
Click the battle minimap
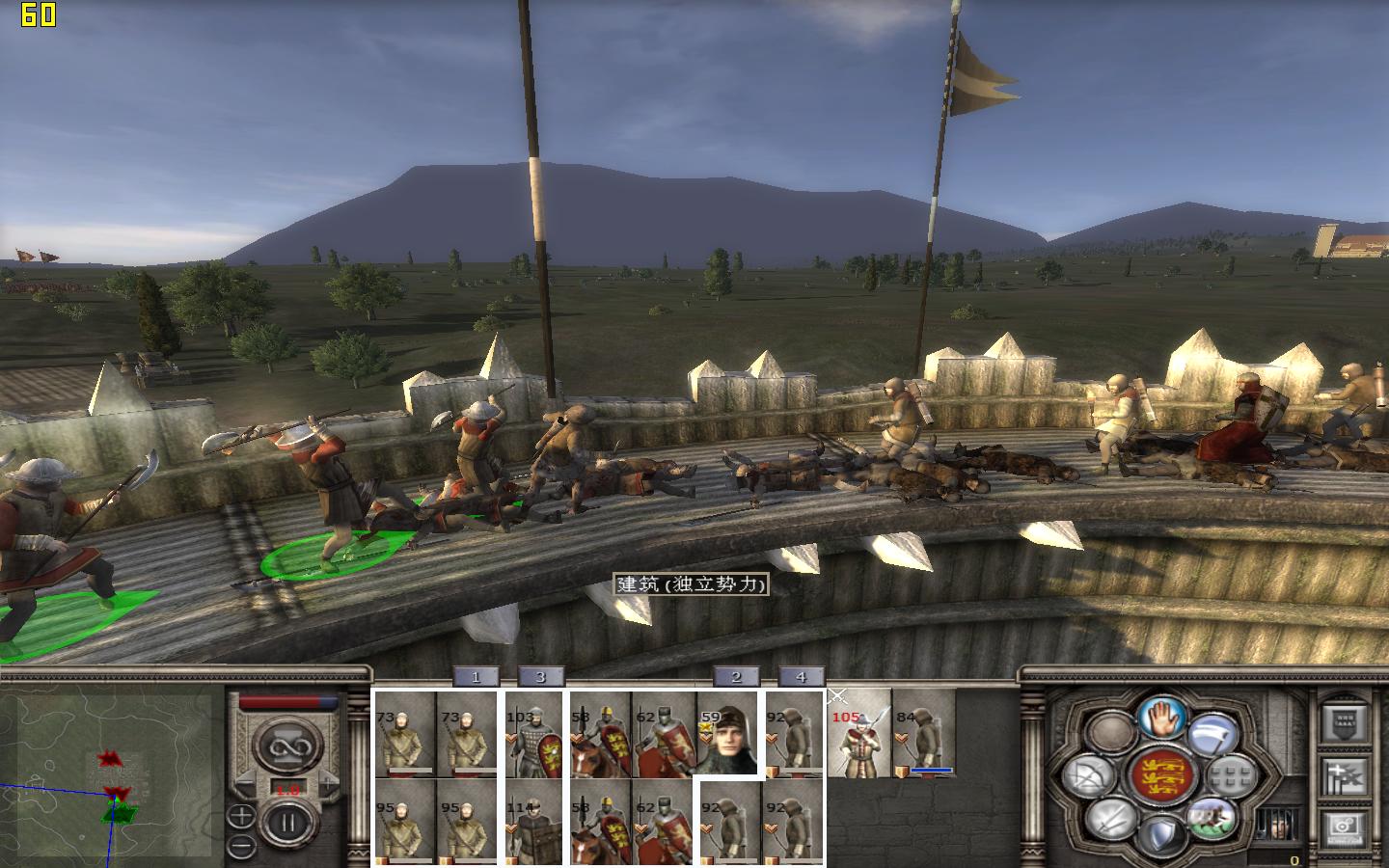[106, 772]
